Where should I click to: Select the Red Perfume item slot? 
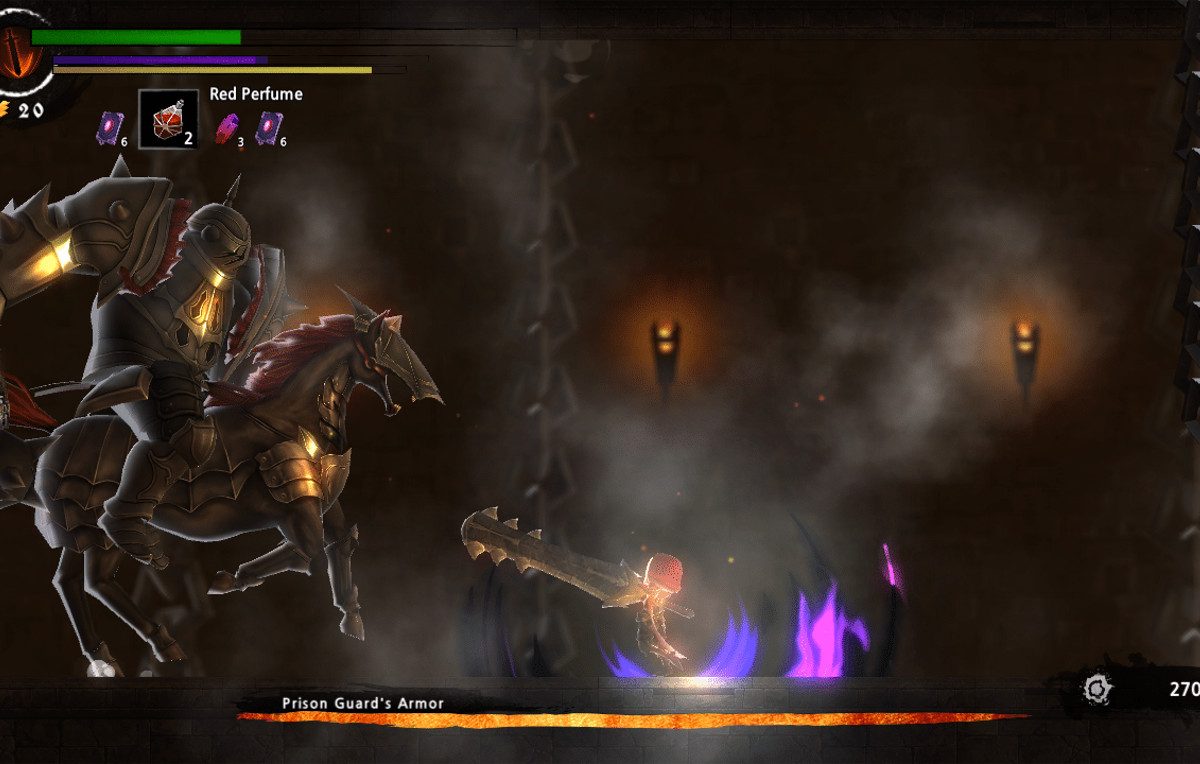coord(168,120)
